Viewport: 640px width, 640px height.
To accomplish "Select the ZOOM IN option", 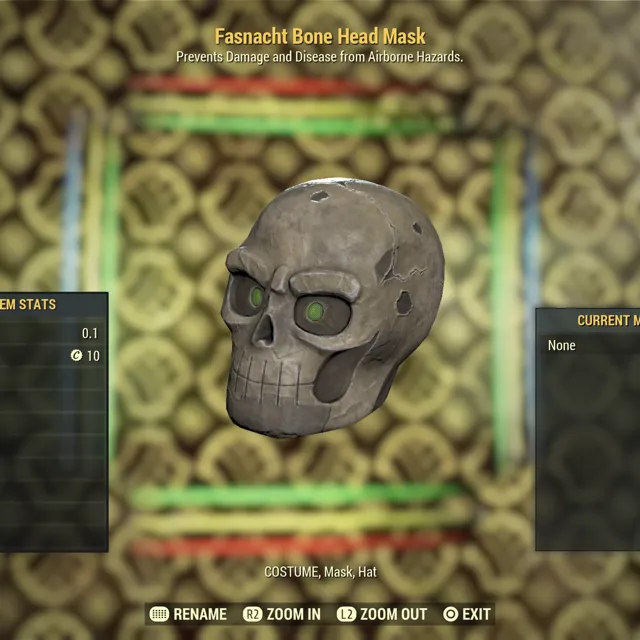I will click(x=283, y=614).
